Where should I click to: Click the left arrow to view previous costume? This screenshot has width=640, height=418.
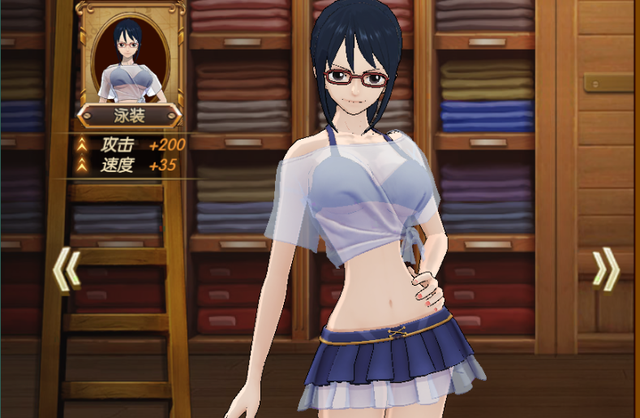66,270
